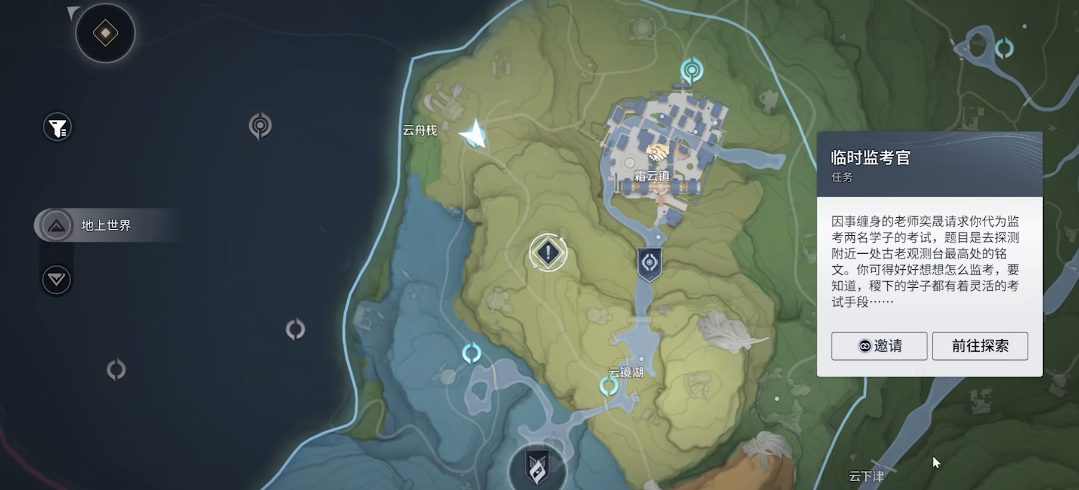Click the handshake marker at 霜云镇
The image size is (1079, 490).
pos(658,153)
